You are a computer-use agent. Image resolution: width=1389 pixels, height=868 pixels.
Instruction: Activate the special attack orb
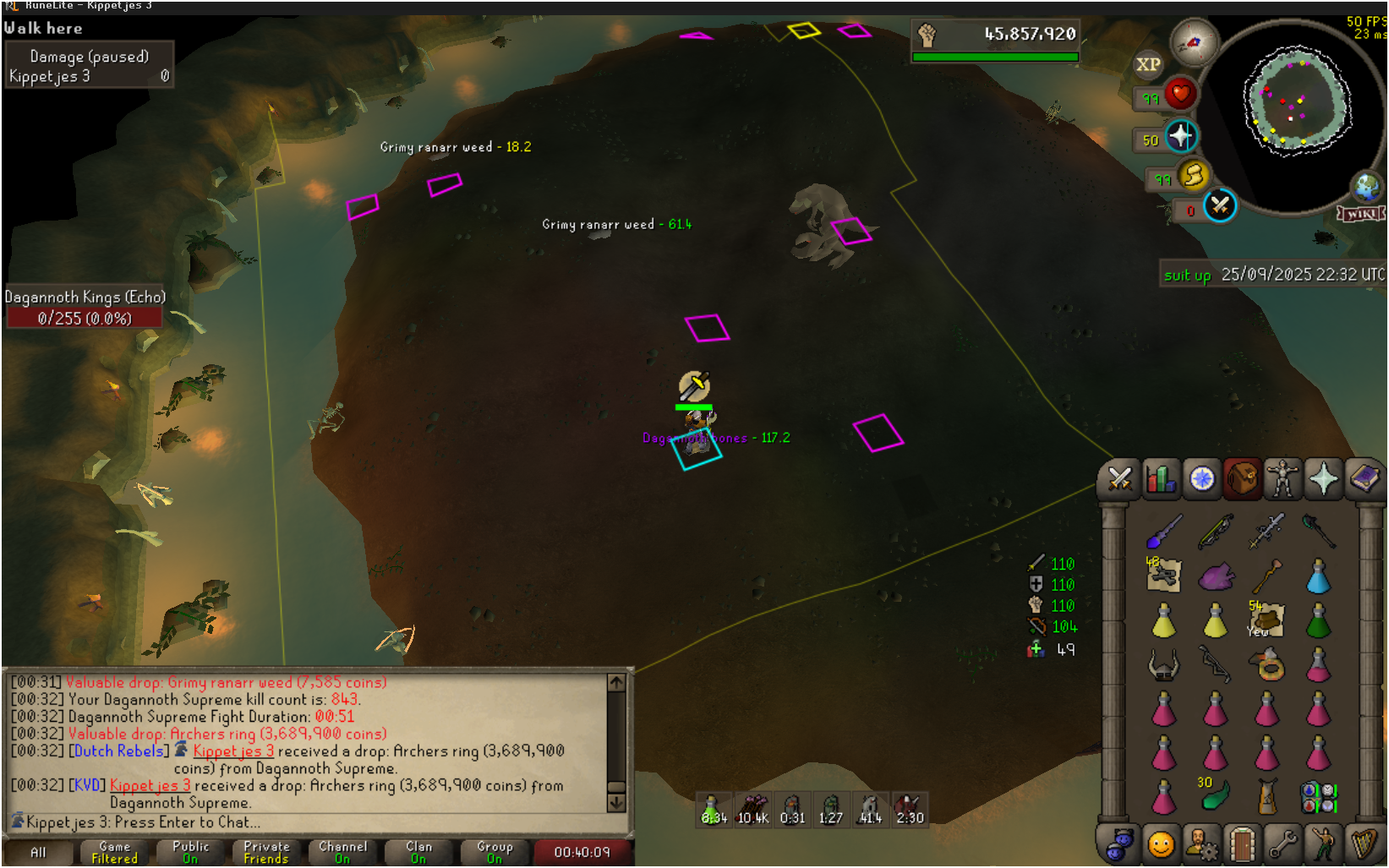pos(1219,205)
